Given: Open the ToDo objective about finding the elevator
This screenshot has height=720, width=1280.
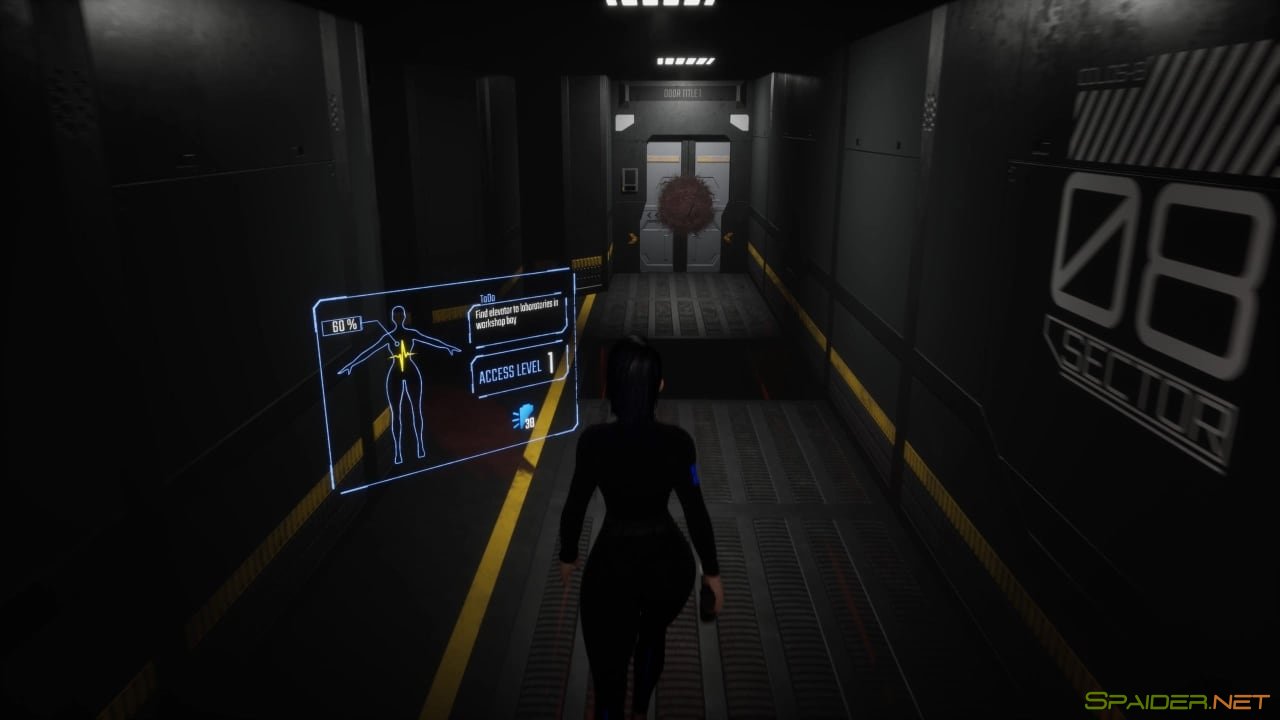Looking at the screenshot, I should pyautogui.click(x=516, y=319).
